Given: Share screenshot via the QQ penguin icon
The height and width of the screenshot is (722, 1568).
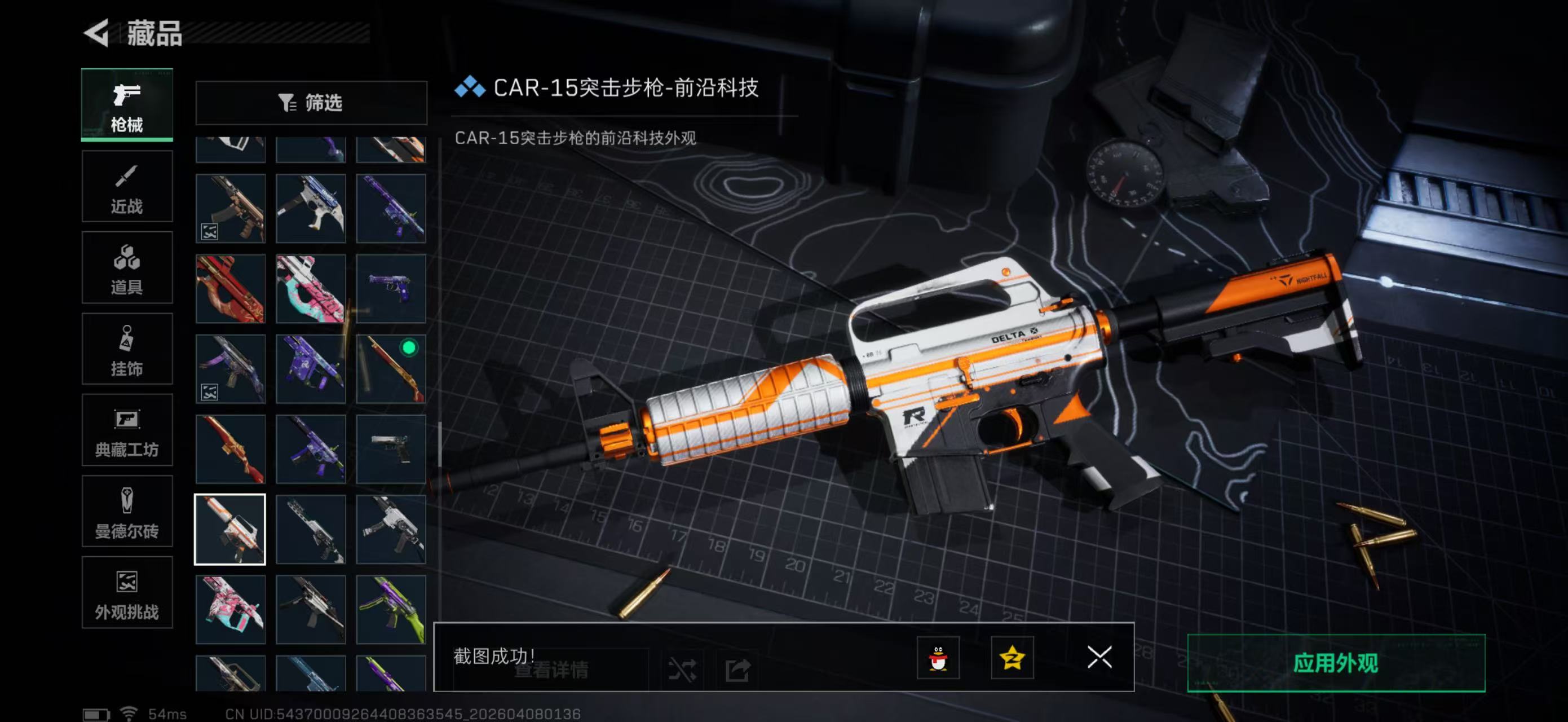Looking at the screenshot, I should click(938, 658).
